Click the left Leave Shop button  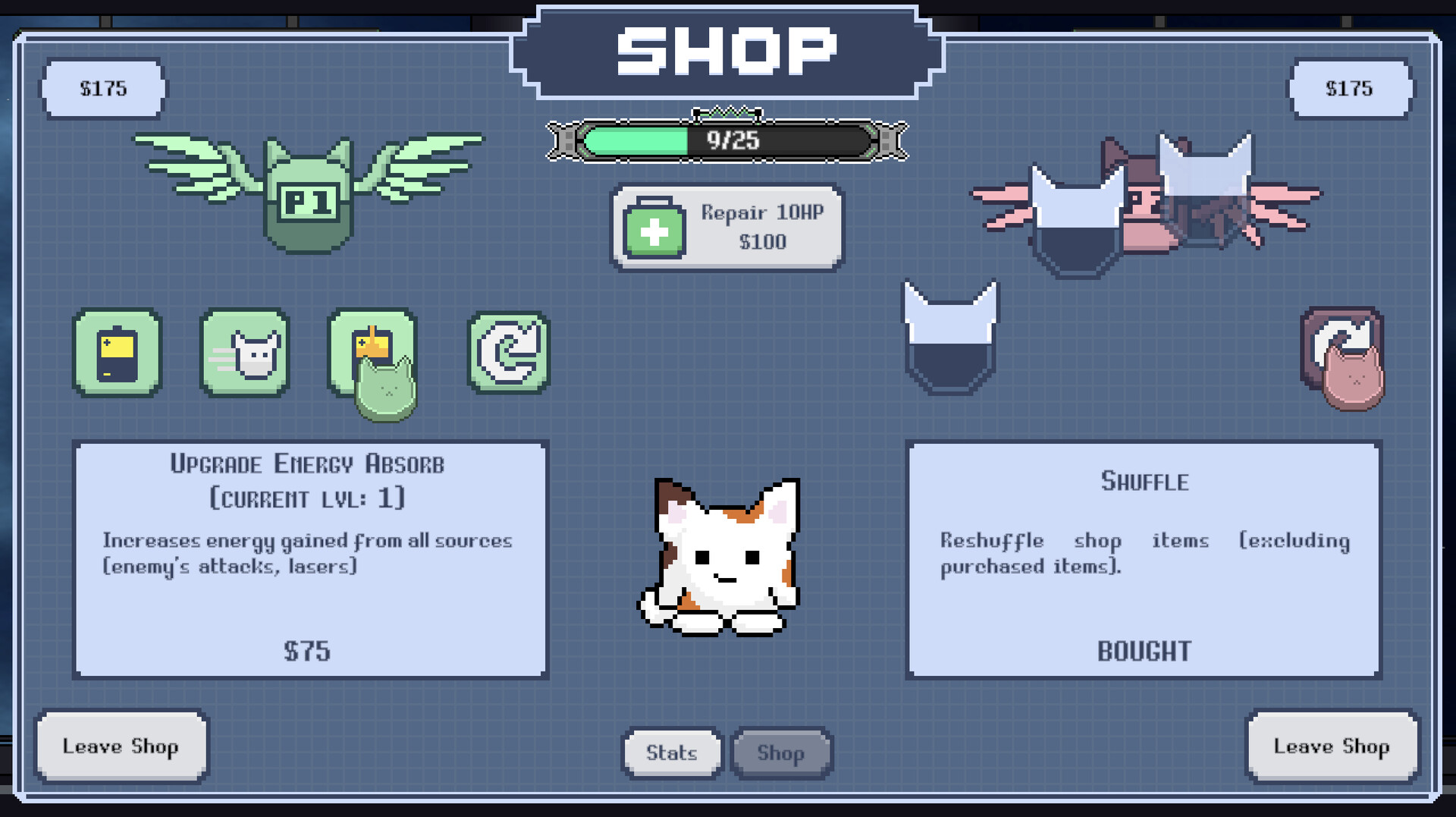point(121,746)
